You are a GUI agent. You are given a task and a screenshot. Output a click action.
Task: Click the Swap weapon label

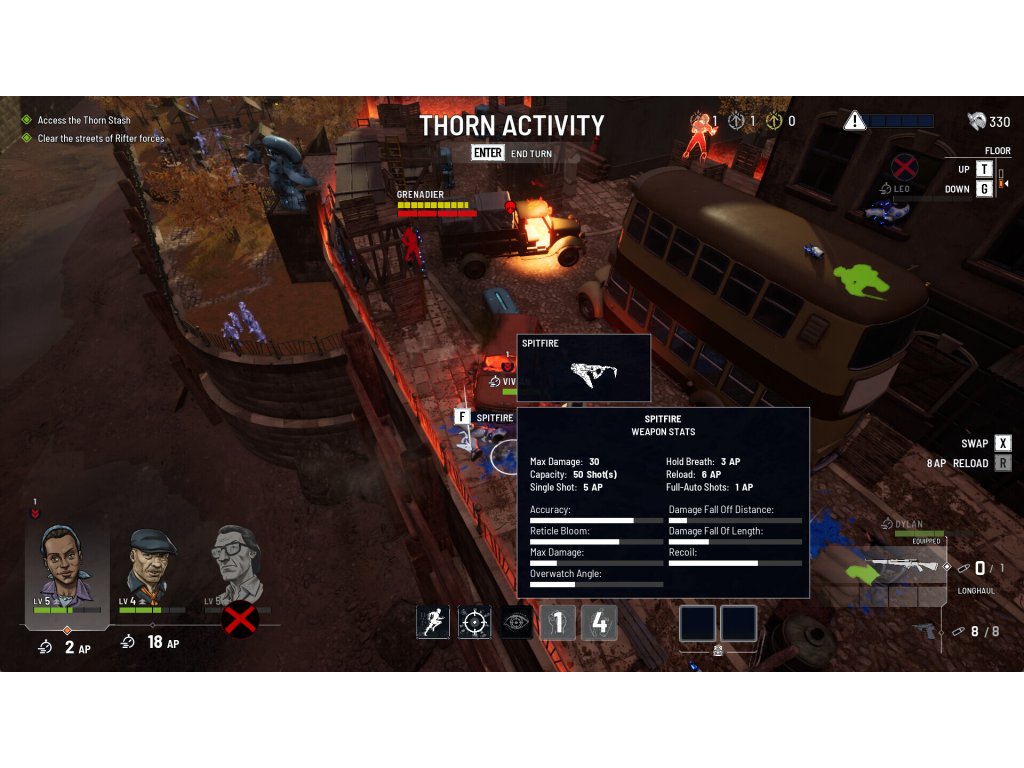(x=975, y=443)
